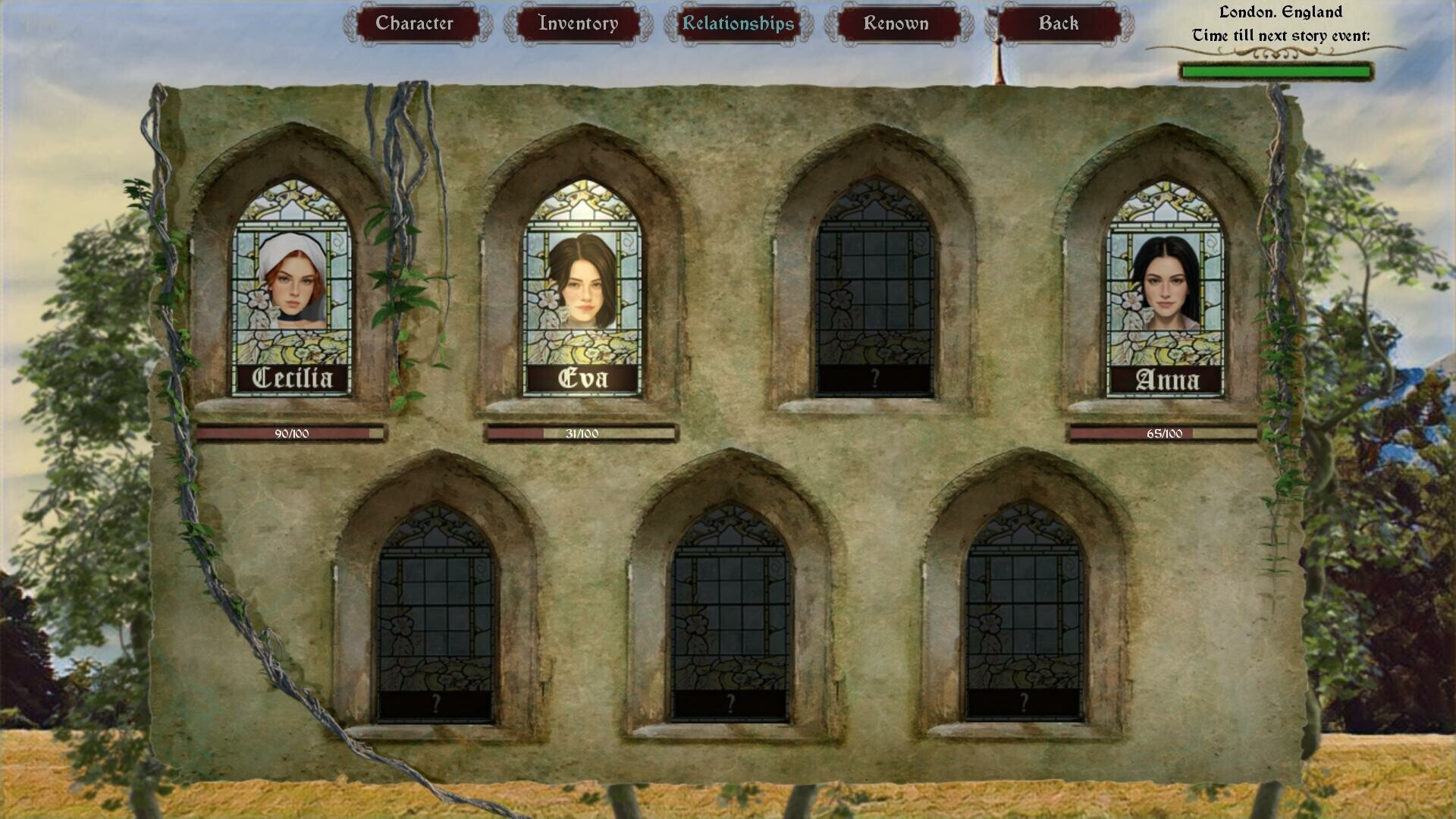The height and width of the screenshot is (819, 1456).
Task: Open the Renown screen
Action: pyautogui.click(x=896, y=23)
